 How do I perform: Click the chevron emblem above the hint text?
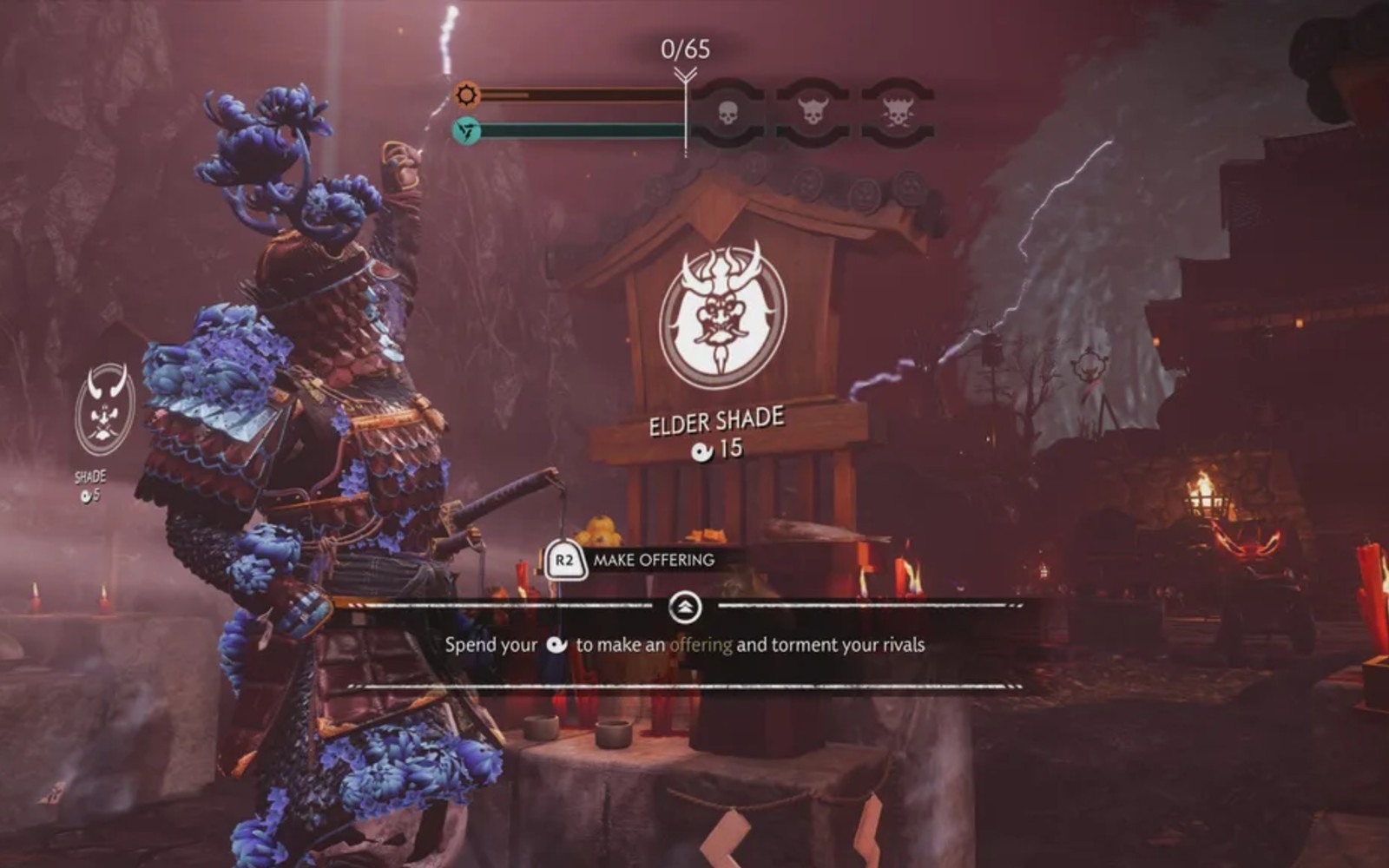coord(685,608)
